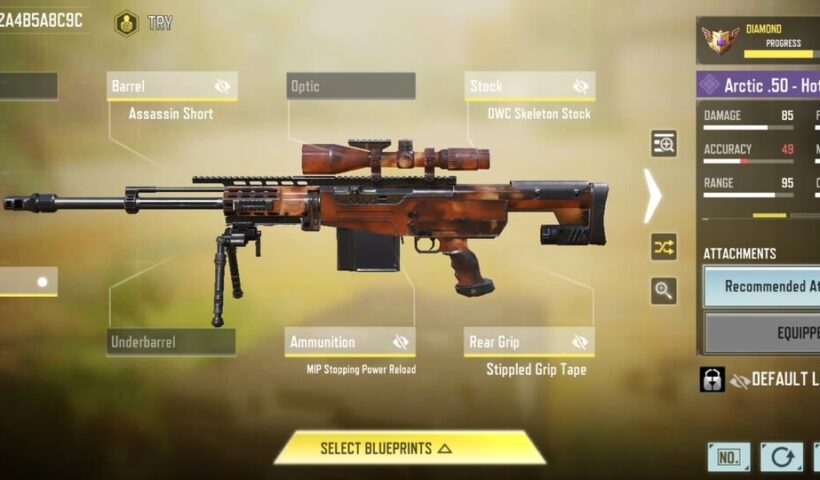The height and width of the screenshot is (480, 820).
Task: Toggle Stock attachment visibility eye icon
Action: point(580,87)
